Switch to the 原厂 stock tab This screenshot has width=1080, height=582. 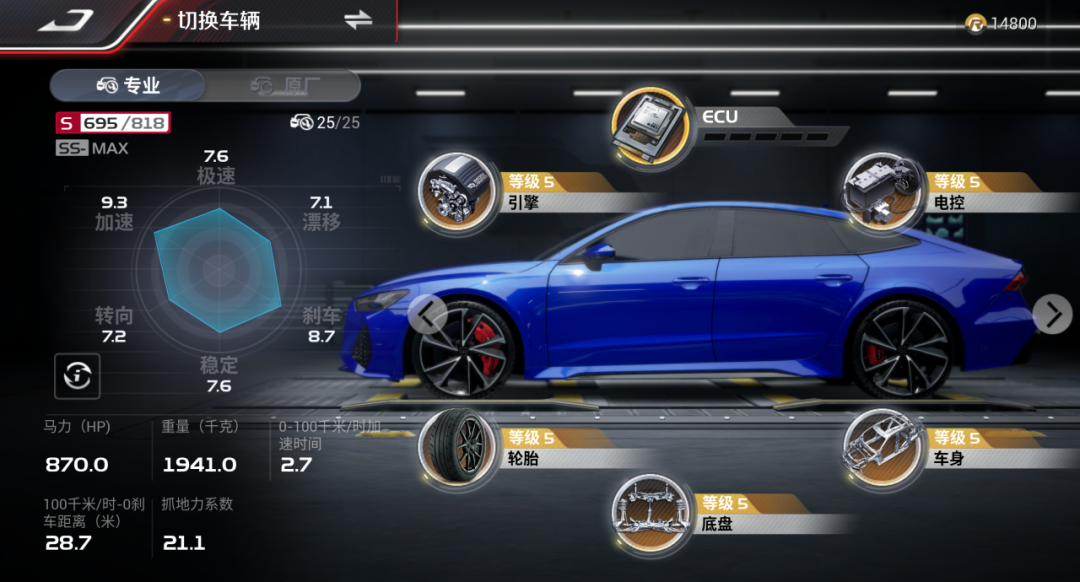tap(284, 86)
